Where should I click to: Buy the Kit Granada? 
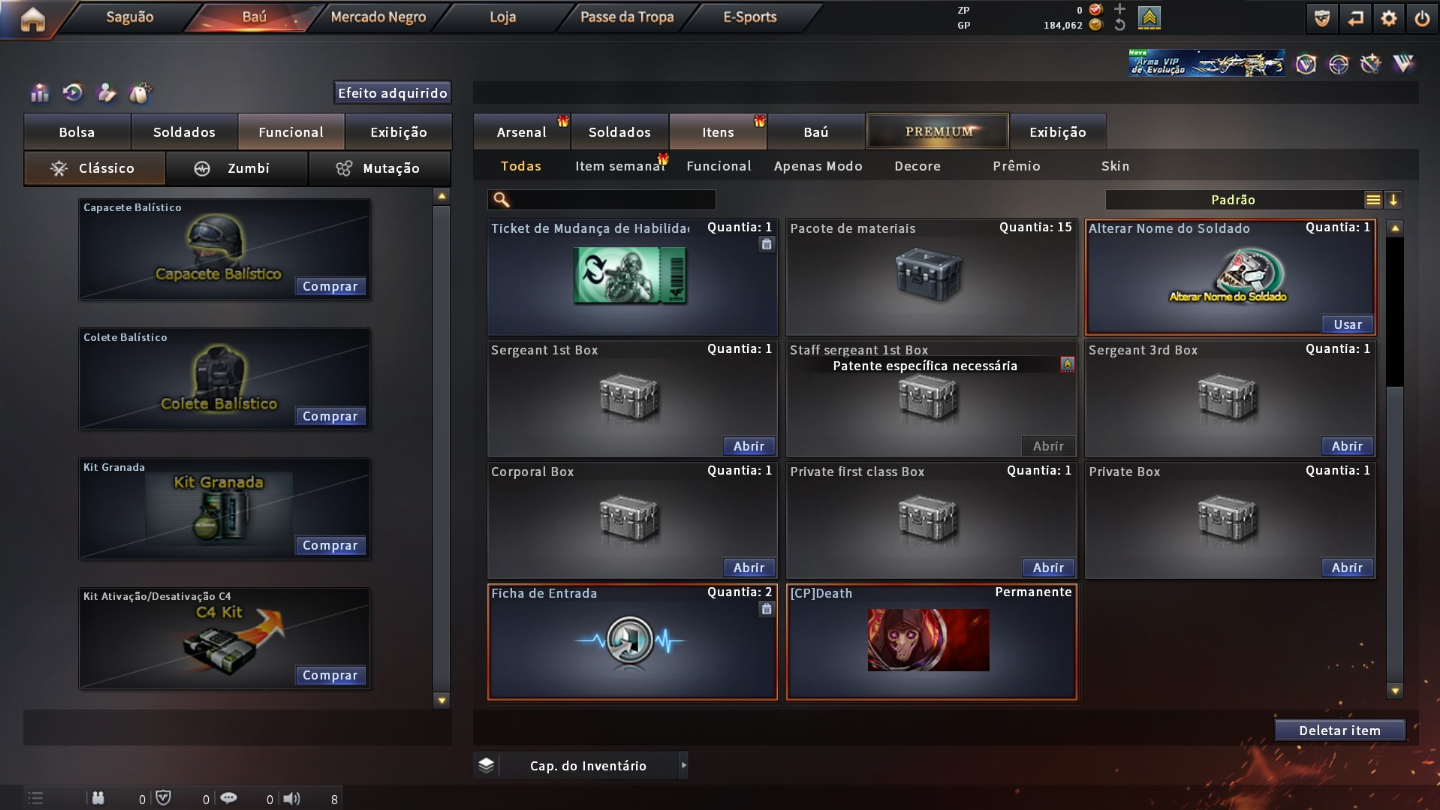pos(330,546)
